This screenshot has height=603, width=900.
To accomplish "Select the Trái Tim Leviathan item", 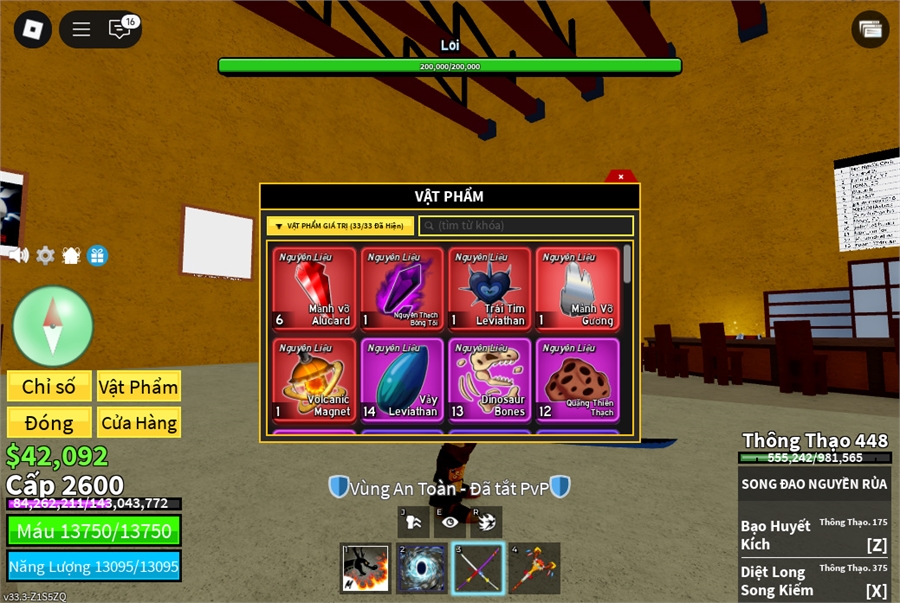I will [490, 289].
